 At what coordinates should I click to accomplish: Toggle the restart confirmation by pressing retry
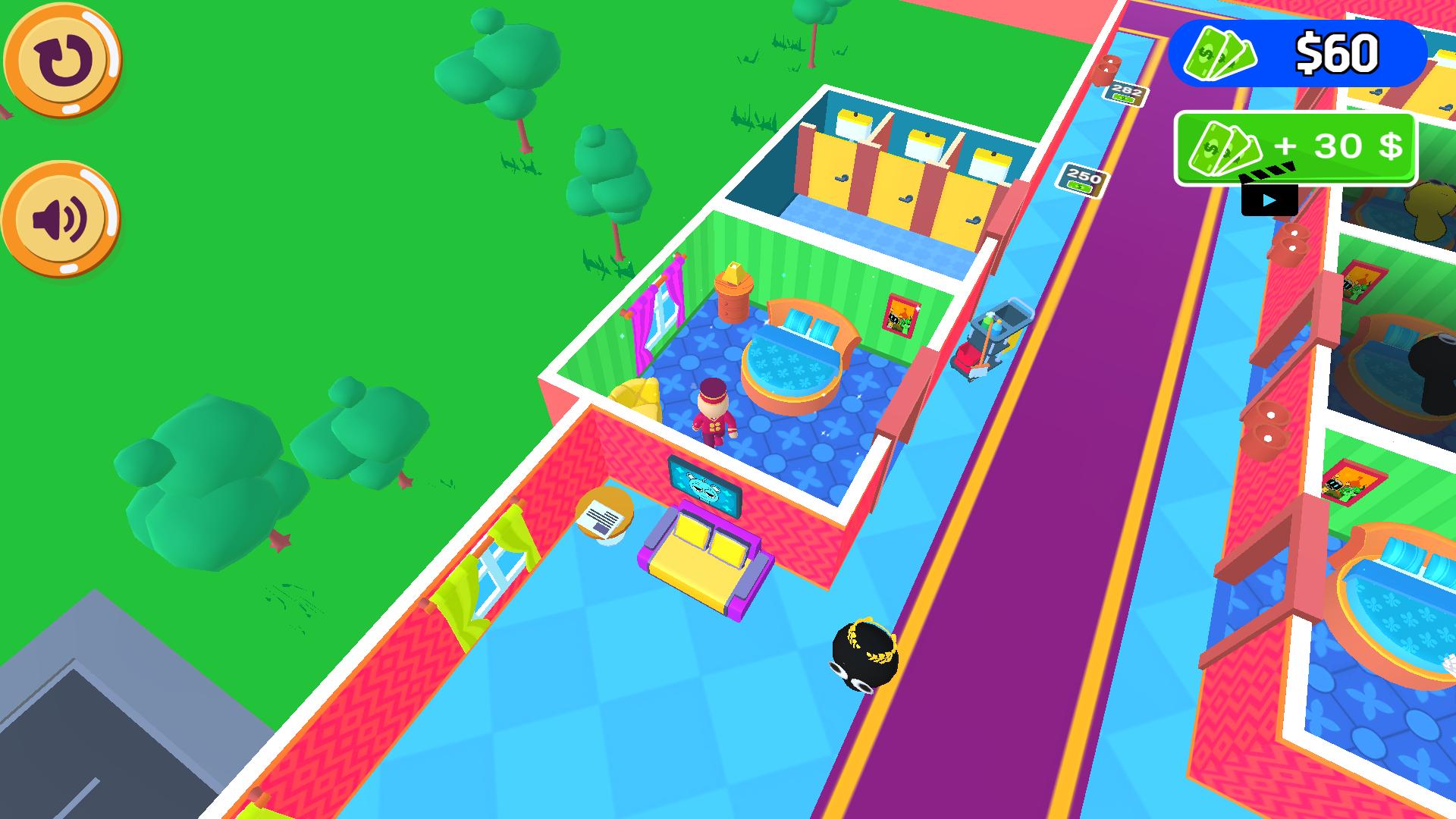coord(62,61)
